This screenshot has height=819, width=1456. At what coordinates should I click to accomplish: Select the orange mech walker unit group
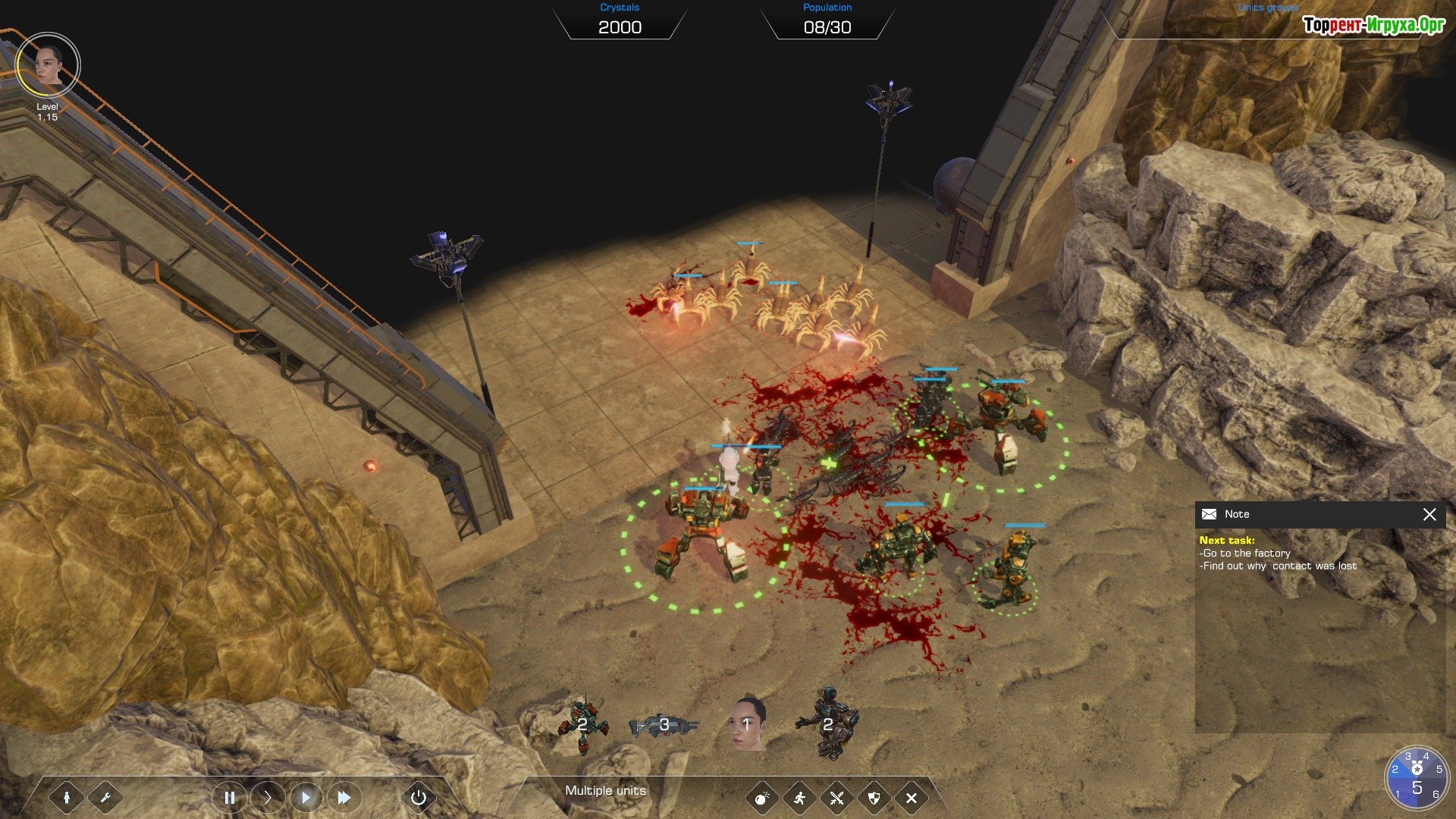point(582,726)
